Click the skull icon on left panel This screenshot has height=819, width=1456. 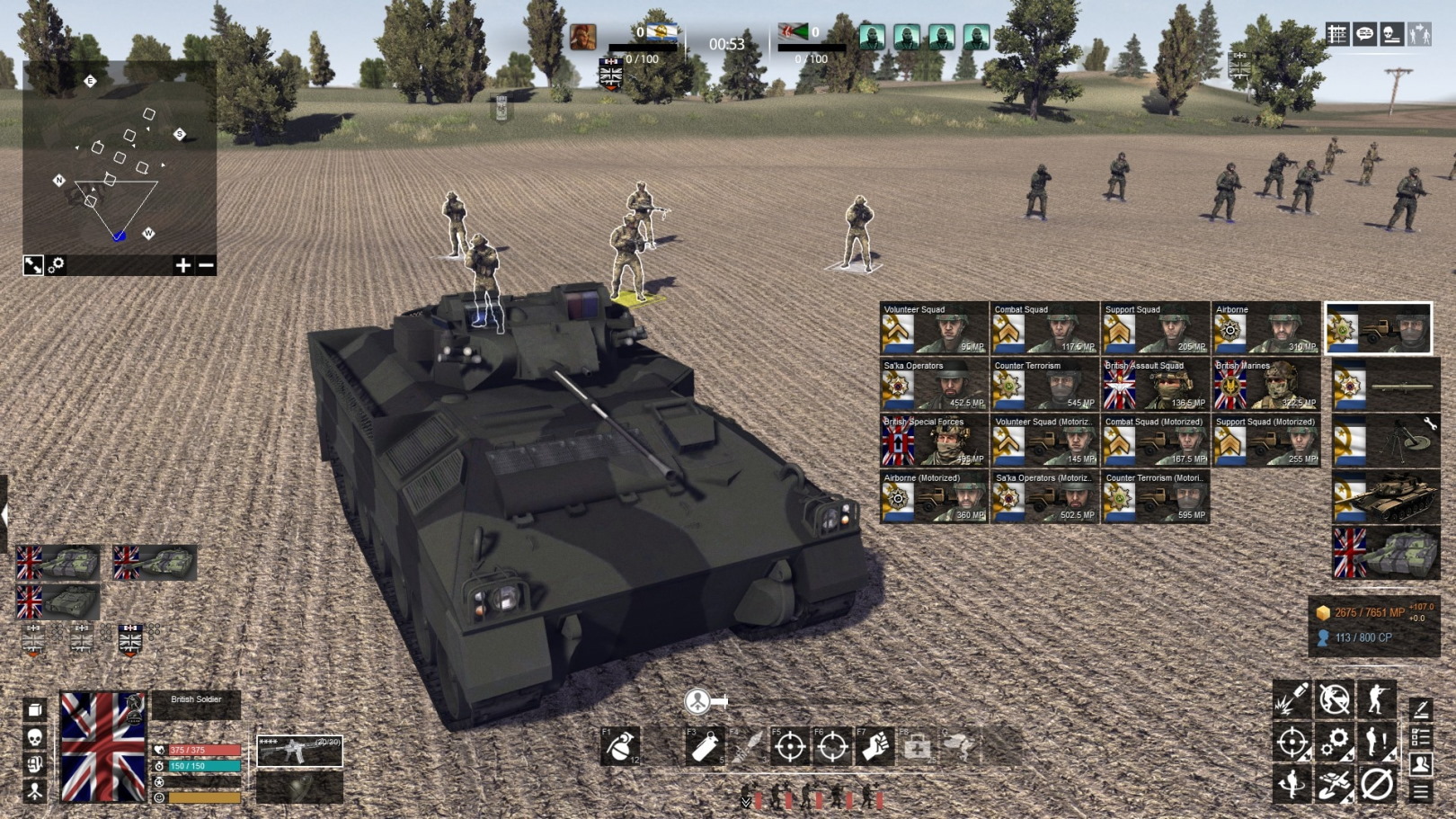tap(34, 737)
